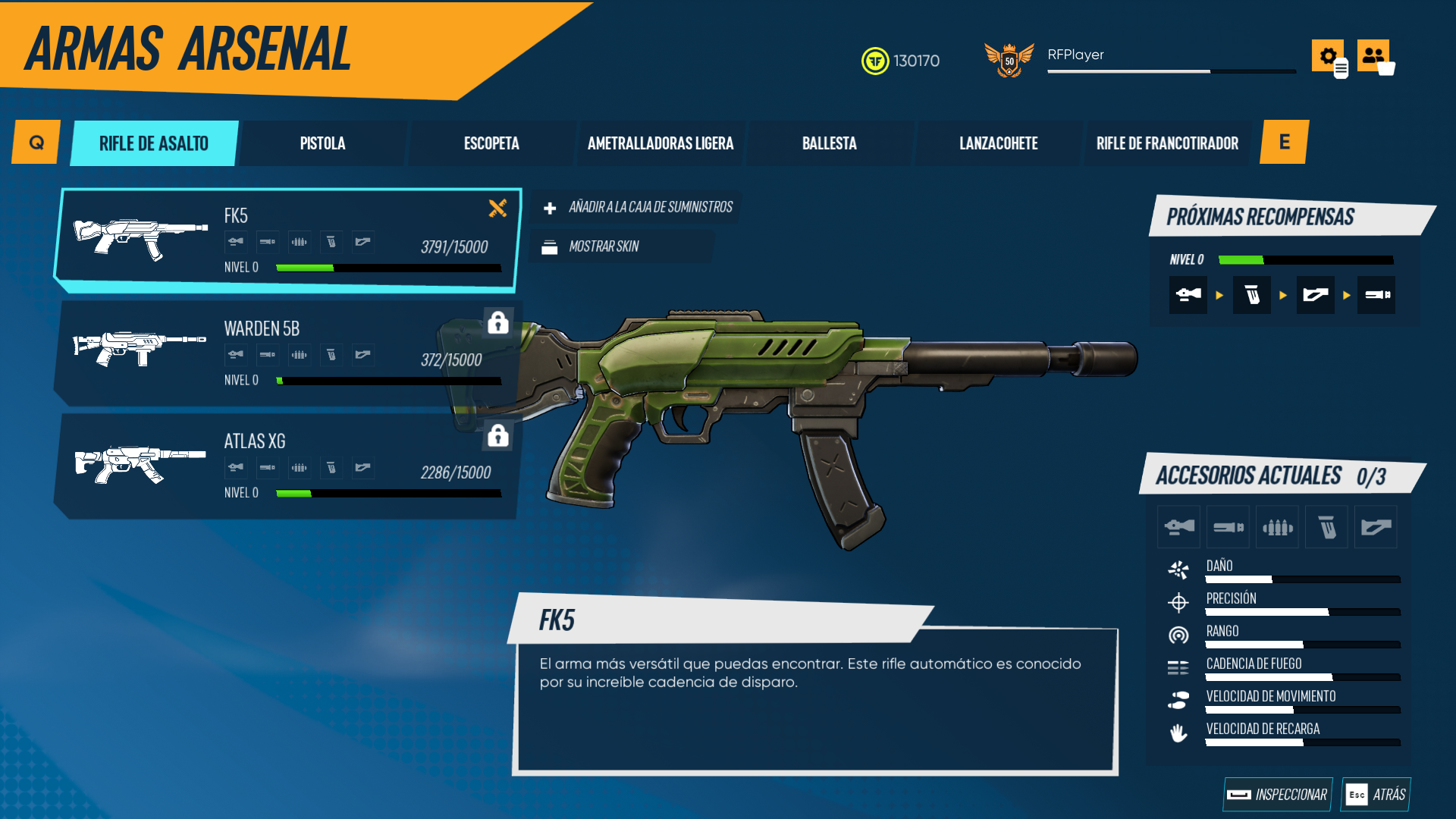Select the Atlas XG rifle entry
The image size is (1456, 819).
pyautogui.click(x=287, y=466)
